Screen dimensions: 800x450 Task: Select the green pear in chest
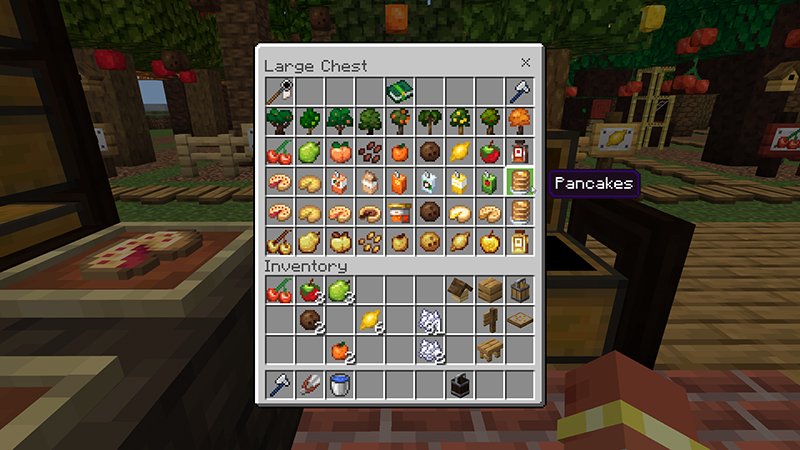[x=310, y=152]
